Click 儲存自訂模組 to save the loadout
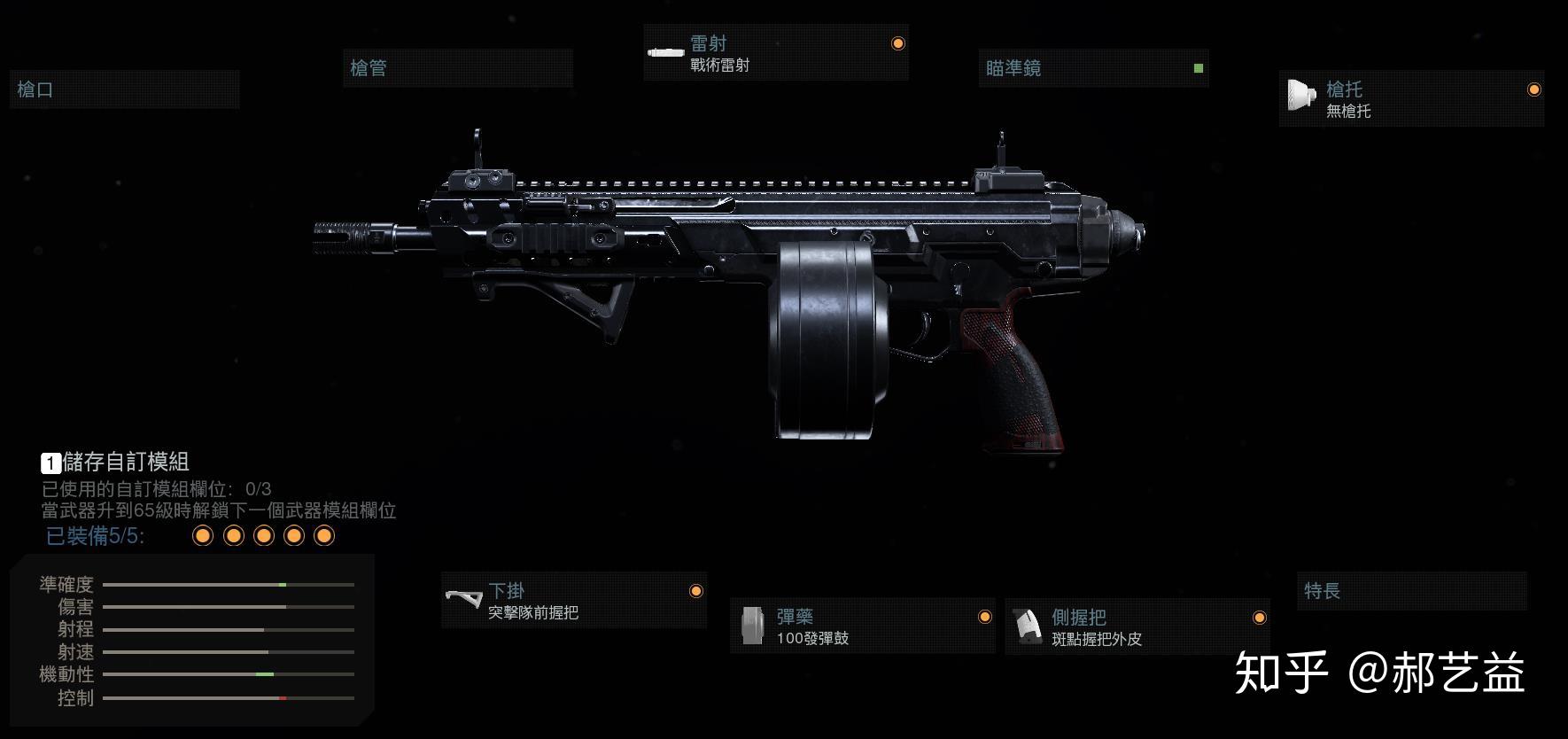Screen dimensions: 1568x739 [x=124, y=463]
